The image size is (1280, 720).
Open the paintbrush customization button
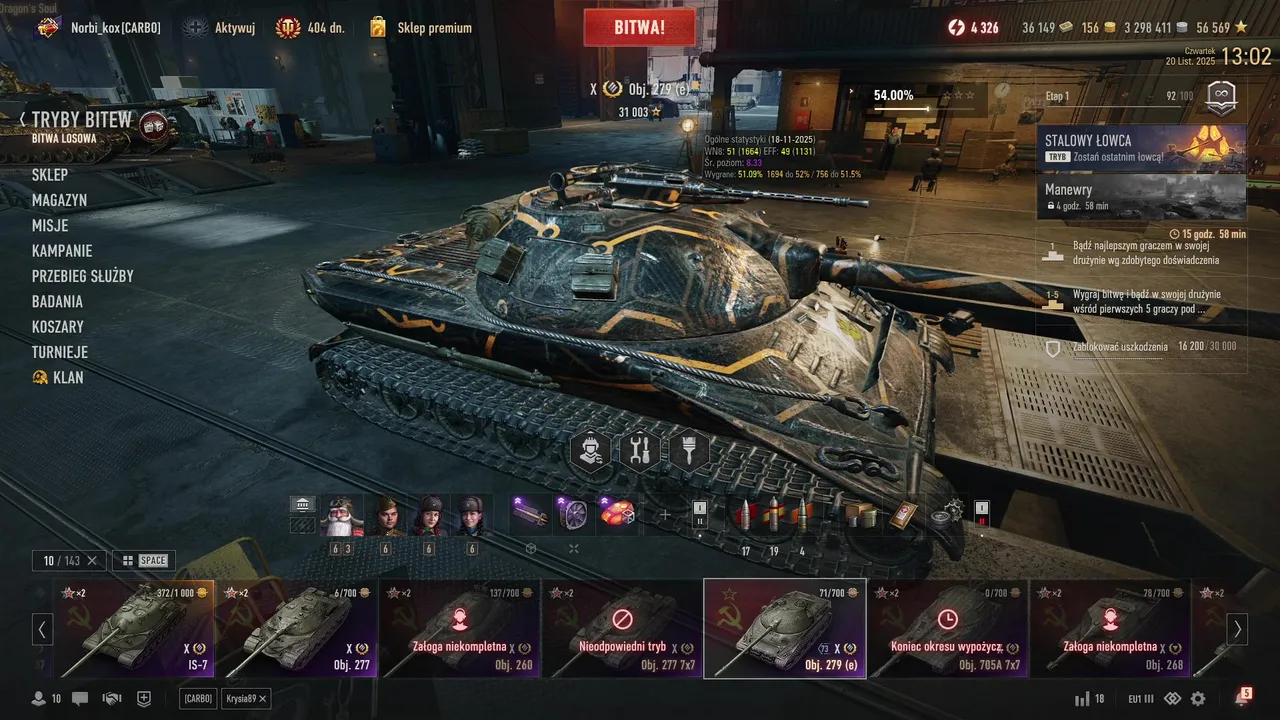click(689, 451)
